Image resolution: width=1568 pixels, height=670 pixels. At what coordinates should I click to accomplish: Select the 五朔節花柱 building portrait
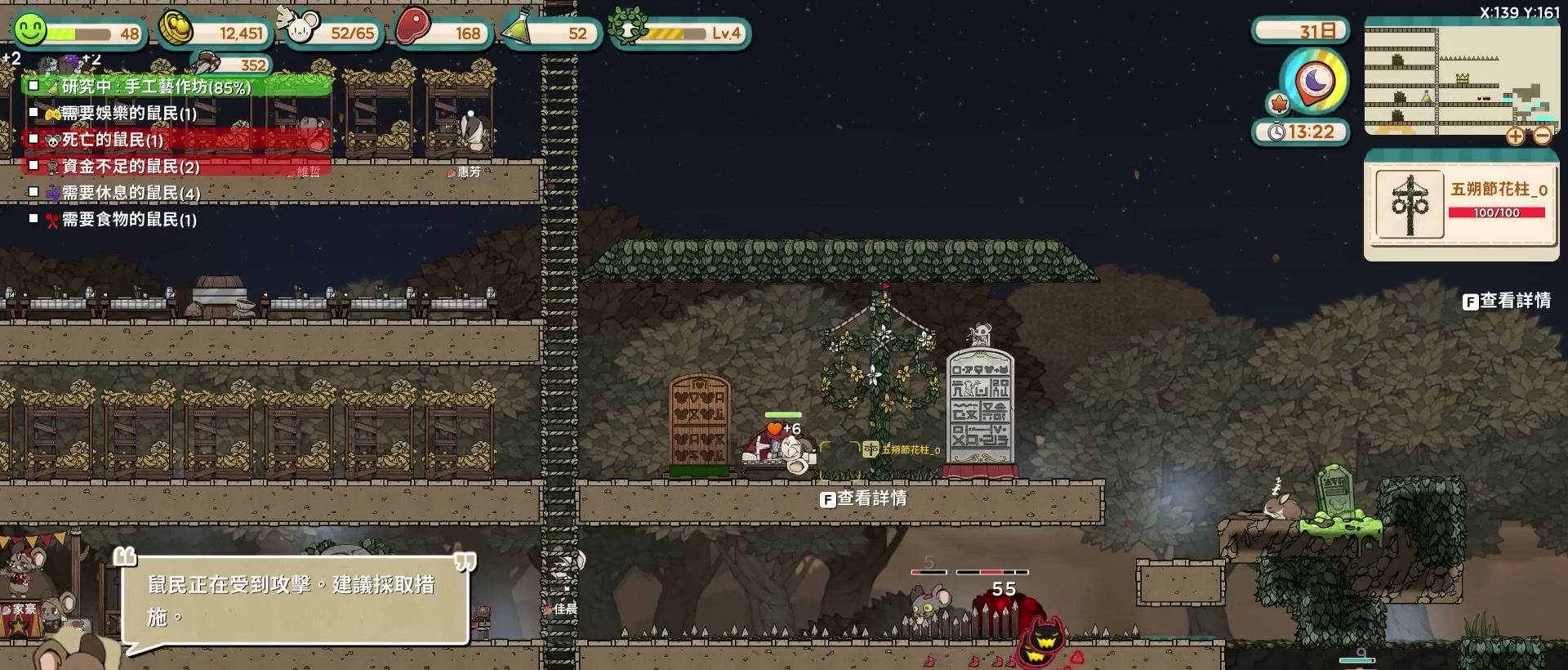[x=1410, y=204]
